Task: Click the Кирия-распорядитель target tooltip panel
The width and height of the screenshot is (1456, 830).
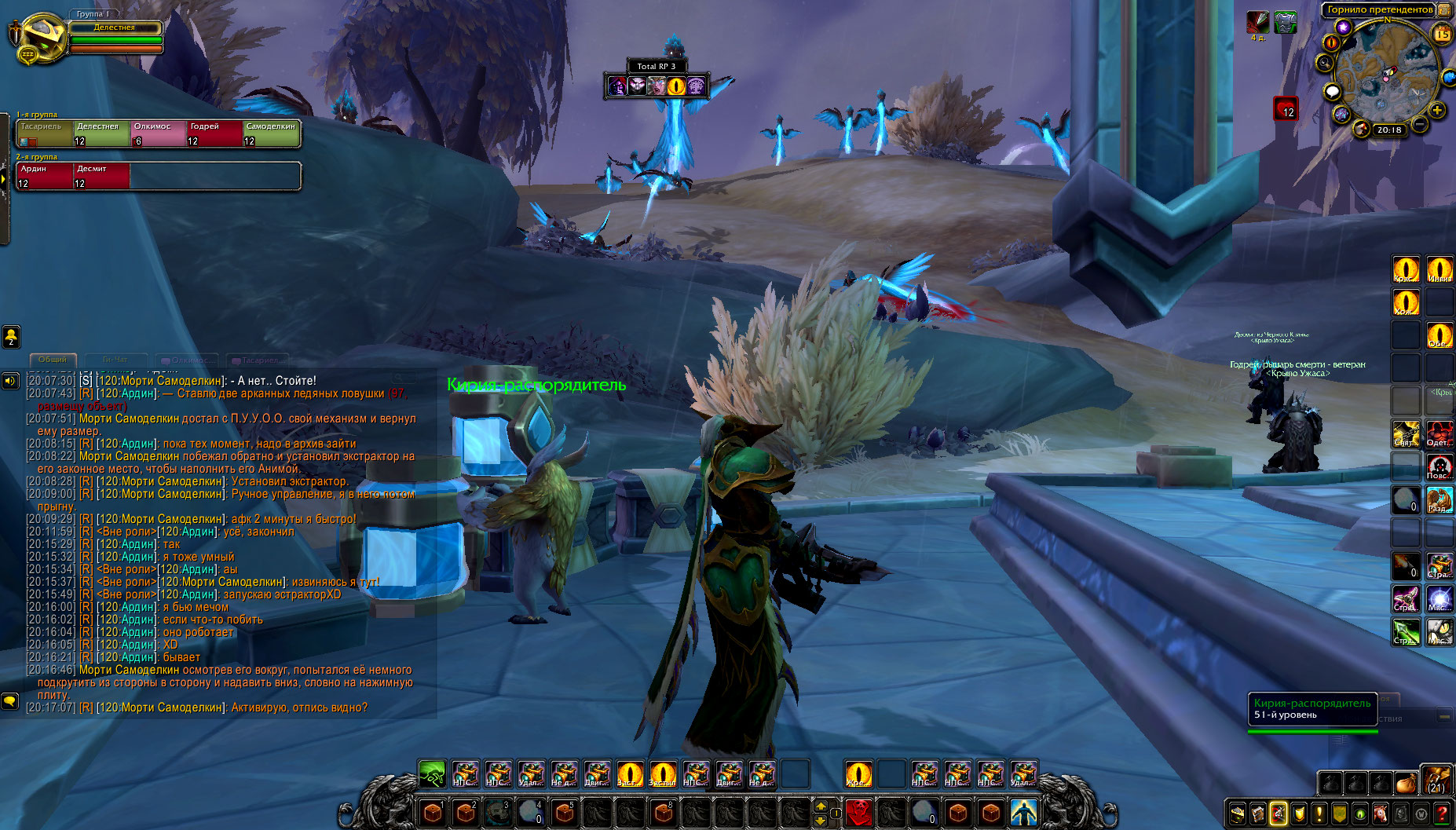Action: 1311,709
